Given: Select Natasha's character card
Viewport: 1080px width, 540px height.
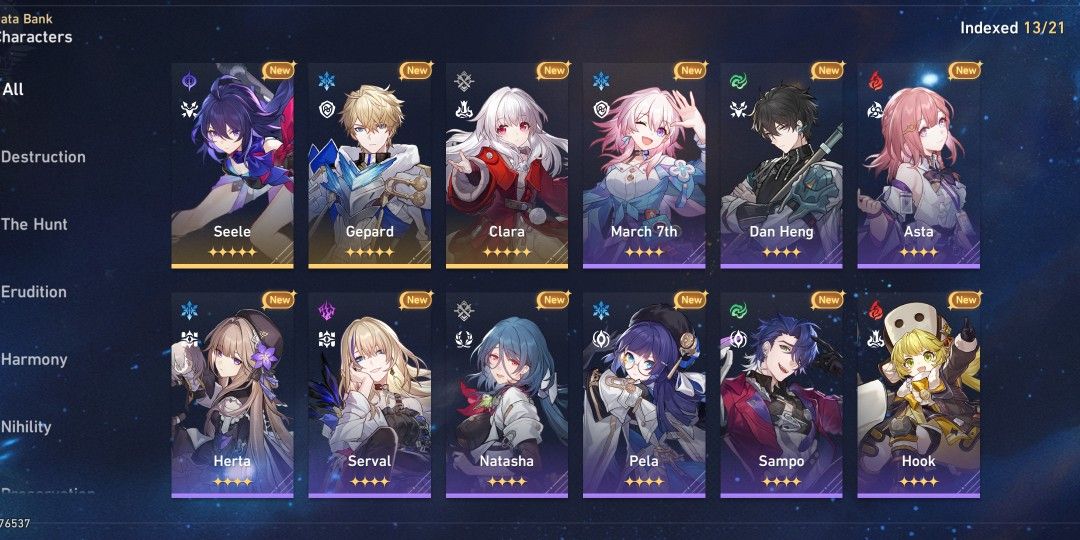Looking at the screenshot, I should 507,395.
